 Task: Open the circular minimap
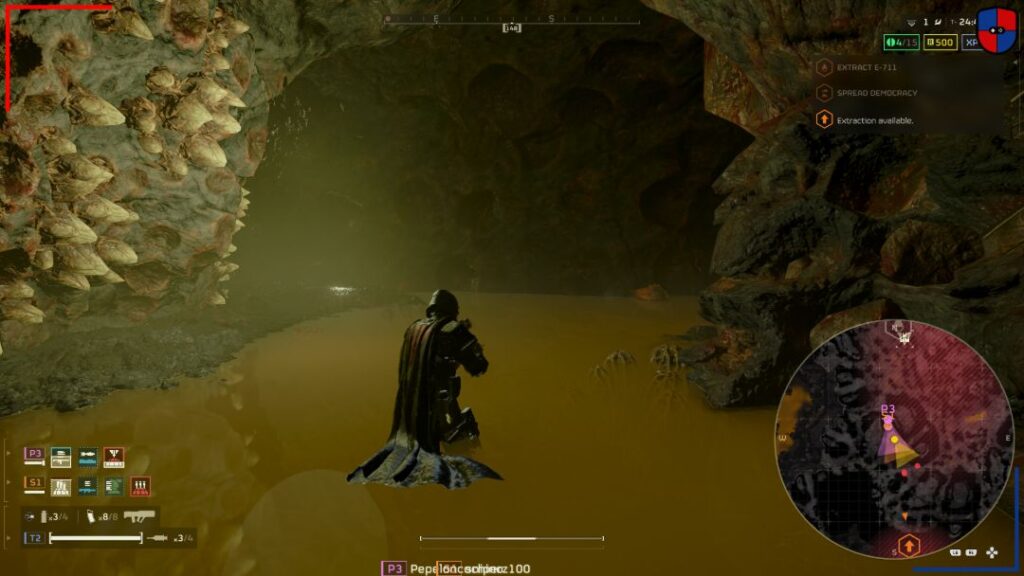(895, 440)
